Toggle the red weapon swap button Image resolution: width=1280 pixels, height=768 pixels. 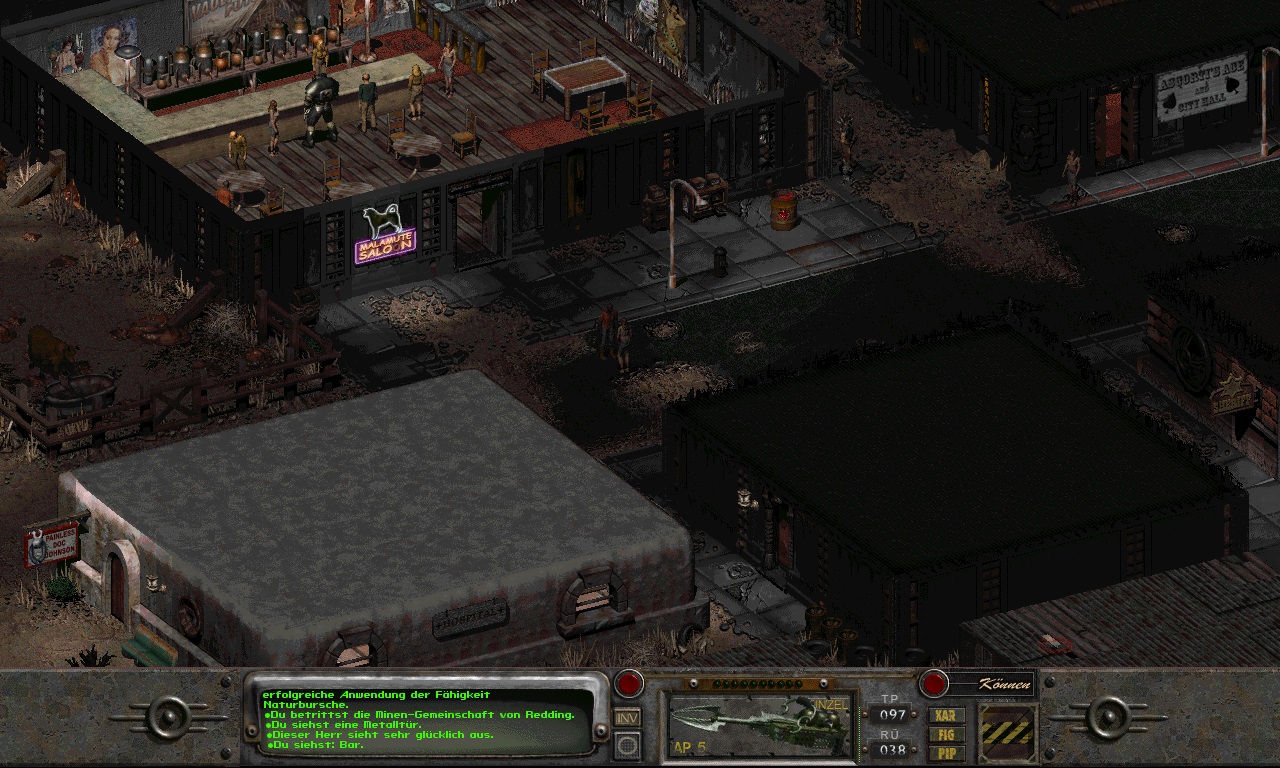(628, 684)
